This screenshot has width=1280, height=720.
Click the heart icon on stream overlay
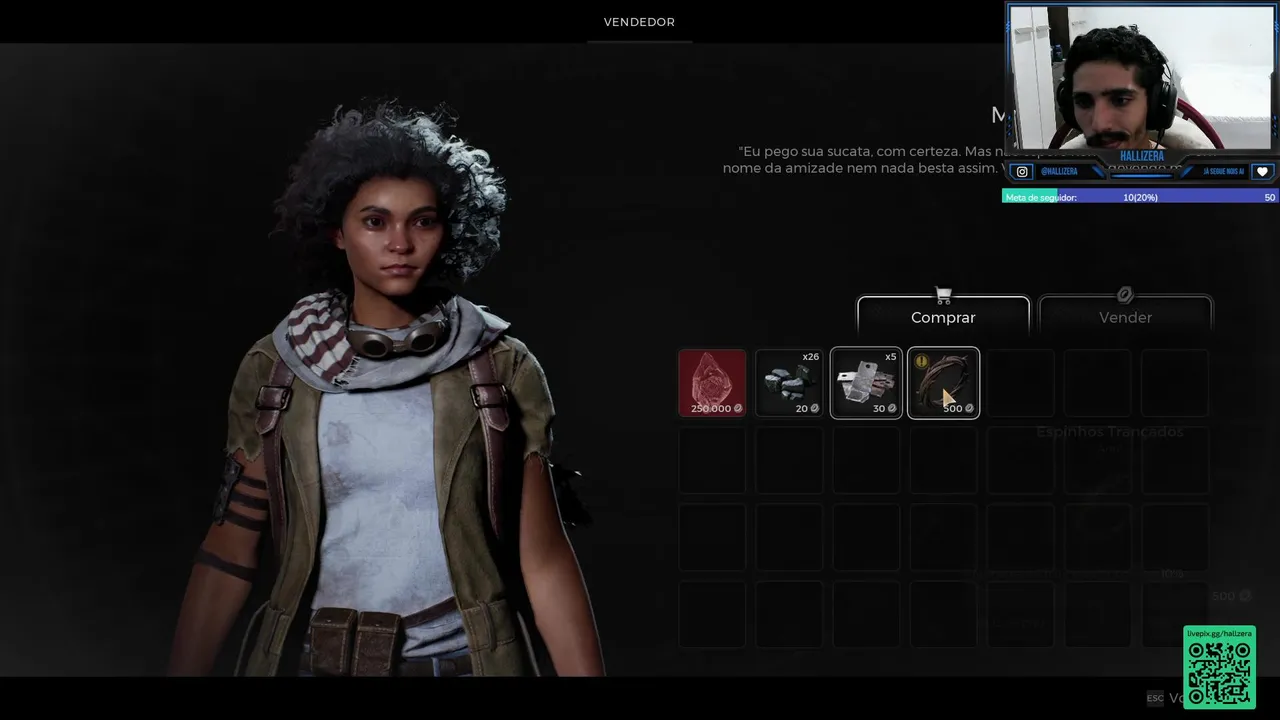1262,172
